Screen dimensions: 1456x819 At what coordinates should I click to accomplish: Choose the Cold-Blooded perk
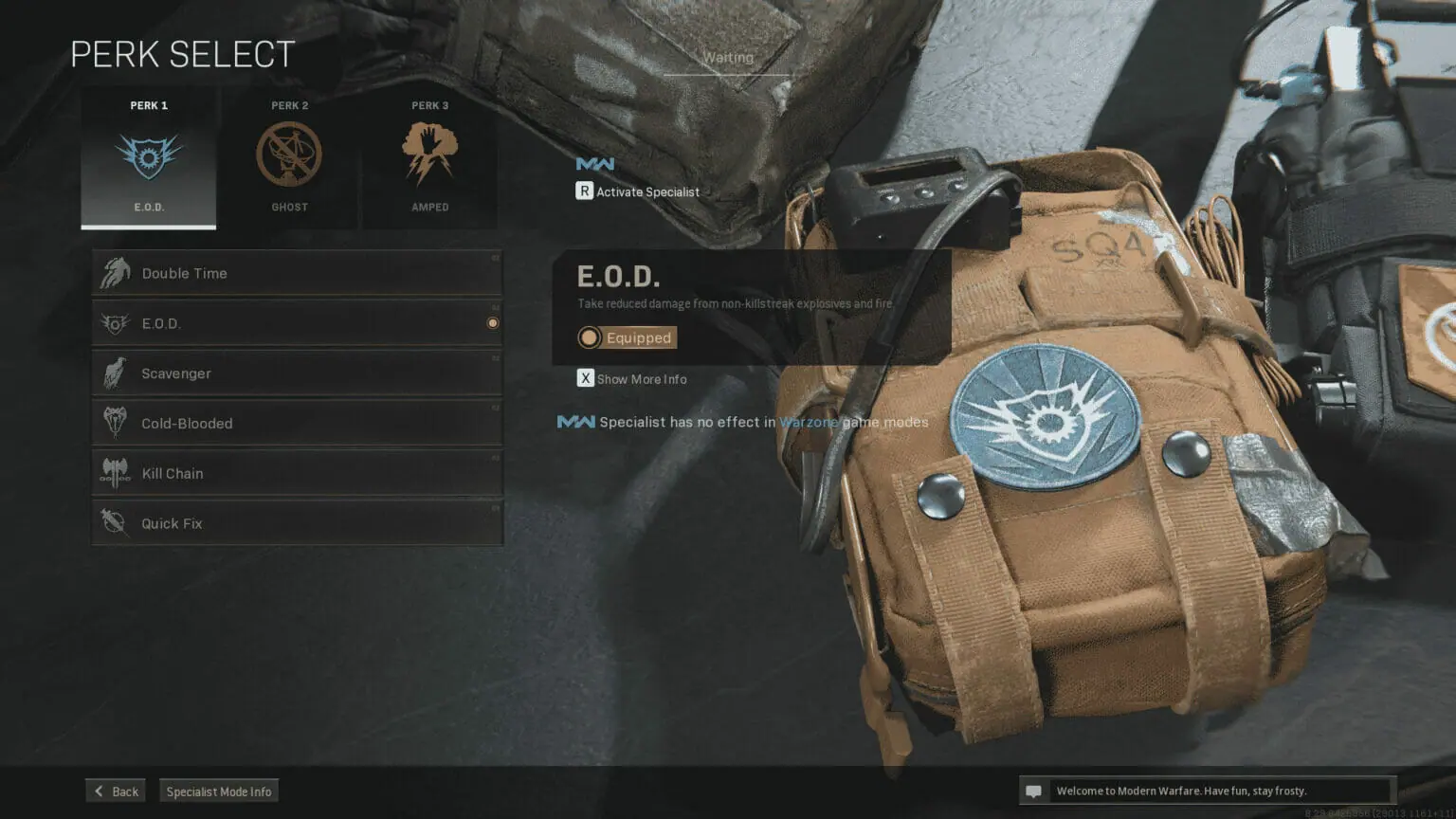[297, 424]
